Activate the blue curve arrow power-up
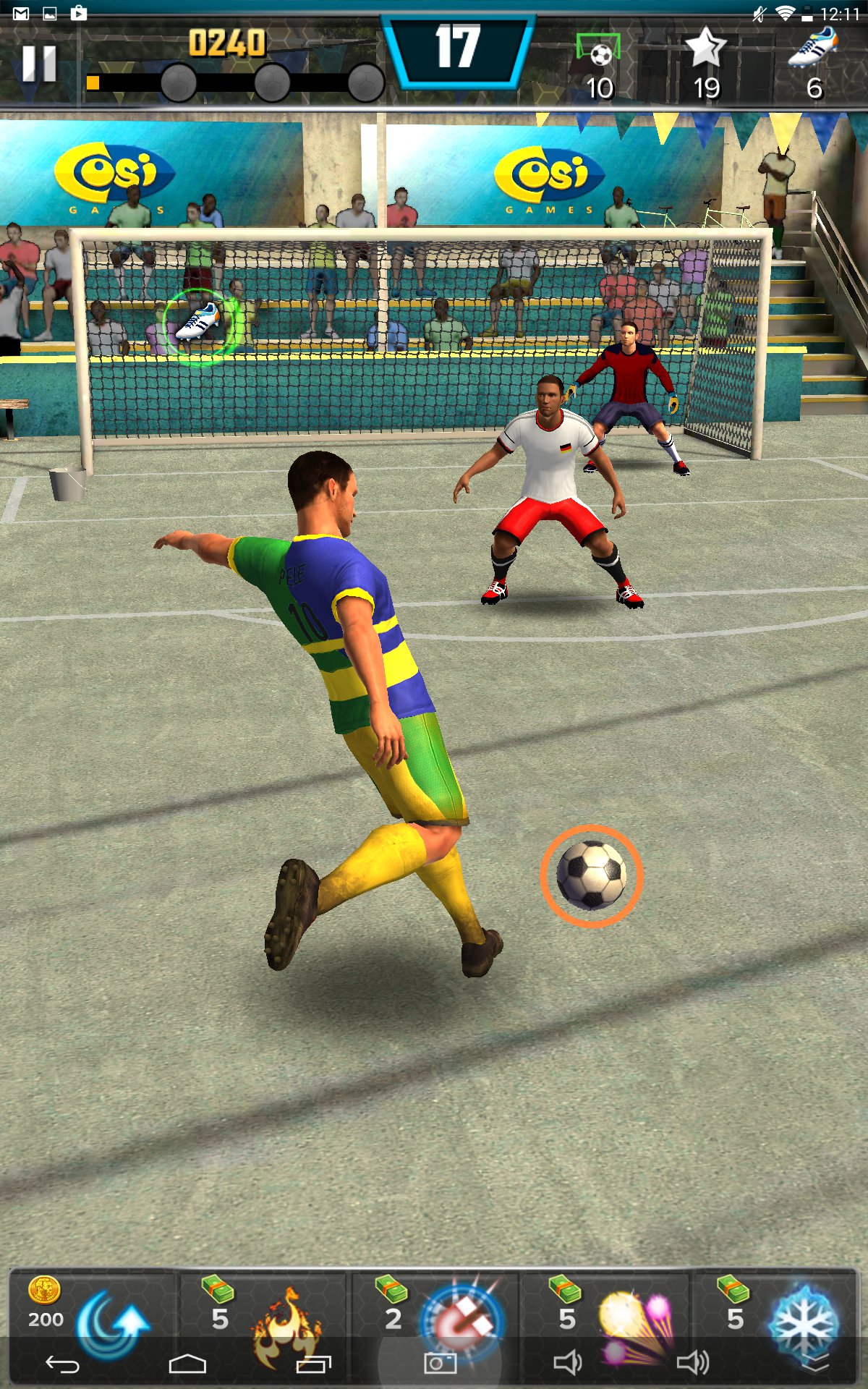 coord(112,1322)
